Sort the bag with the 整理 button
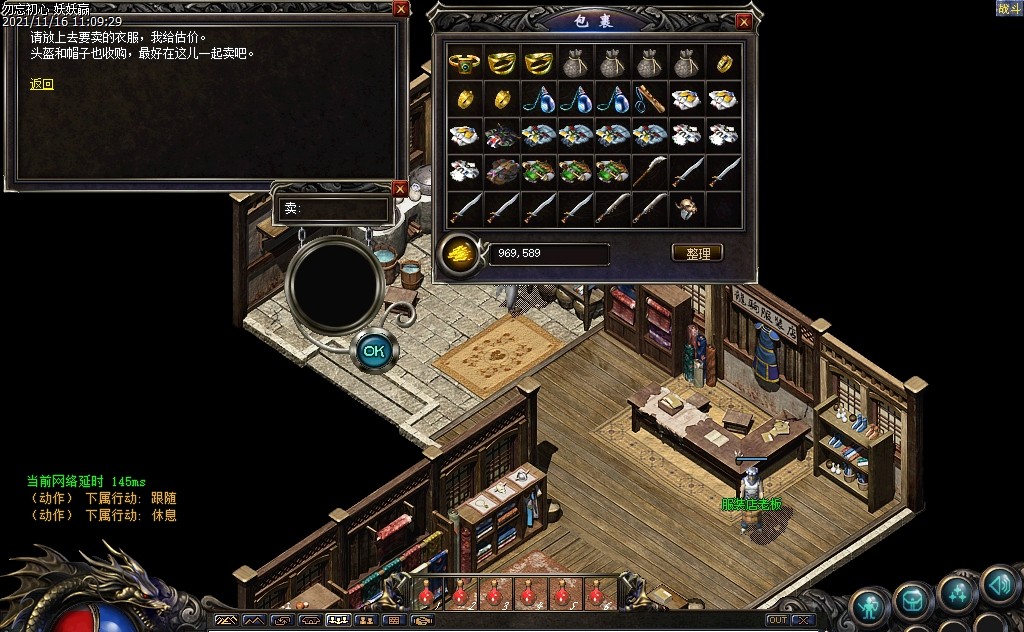Image resolution: width=1024 pixels, height=632 pixels. pyautogui.click(x=697, y=253)
